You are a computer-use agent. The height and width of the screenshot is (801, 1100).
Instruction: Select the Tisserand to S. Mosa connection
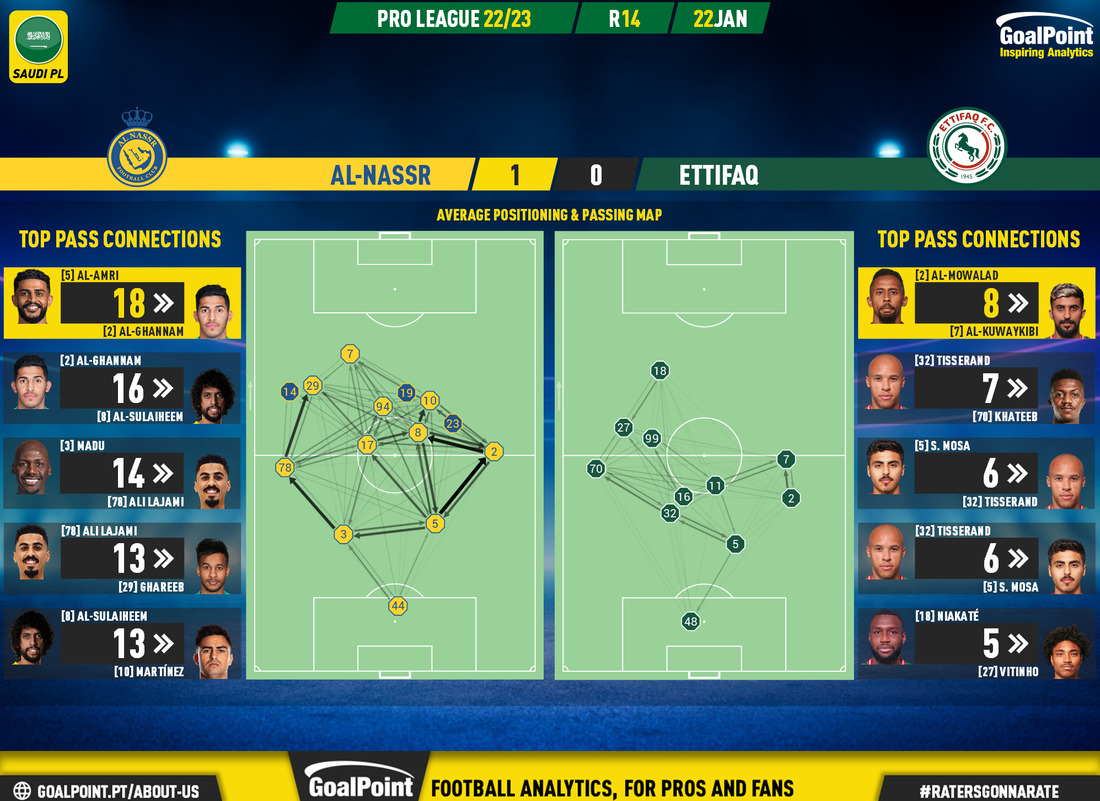click(x=976, y=558)
